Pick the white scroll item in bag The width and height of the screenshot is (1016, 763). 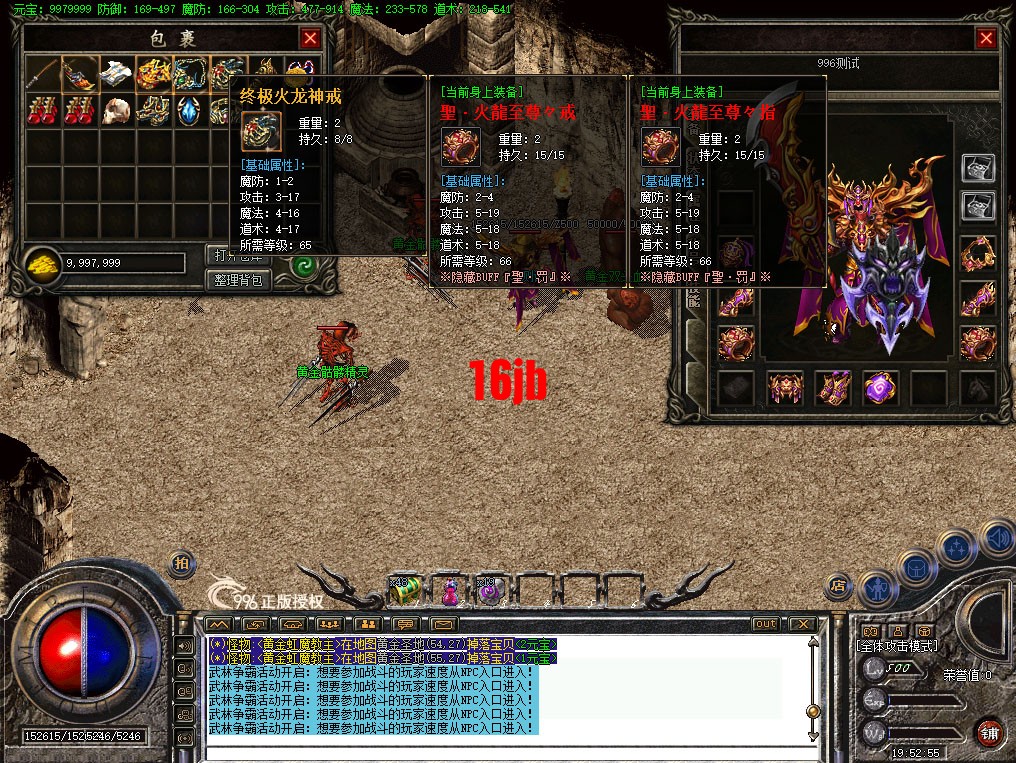[118, 73]
